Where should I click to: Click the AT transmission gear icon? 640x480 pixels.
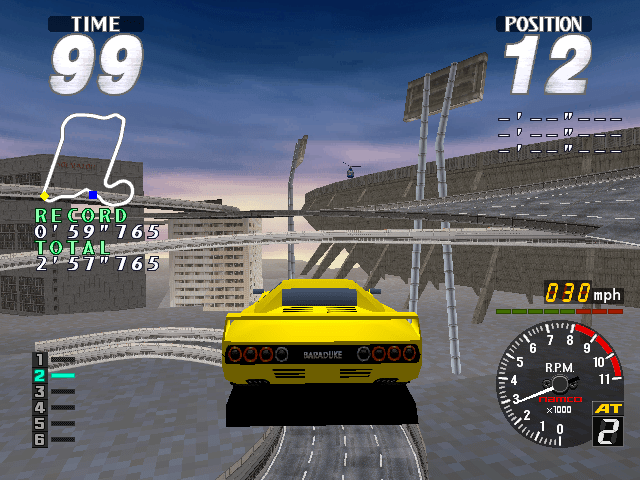point(608,423)
